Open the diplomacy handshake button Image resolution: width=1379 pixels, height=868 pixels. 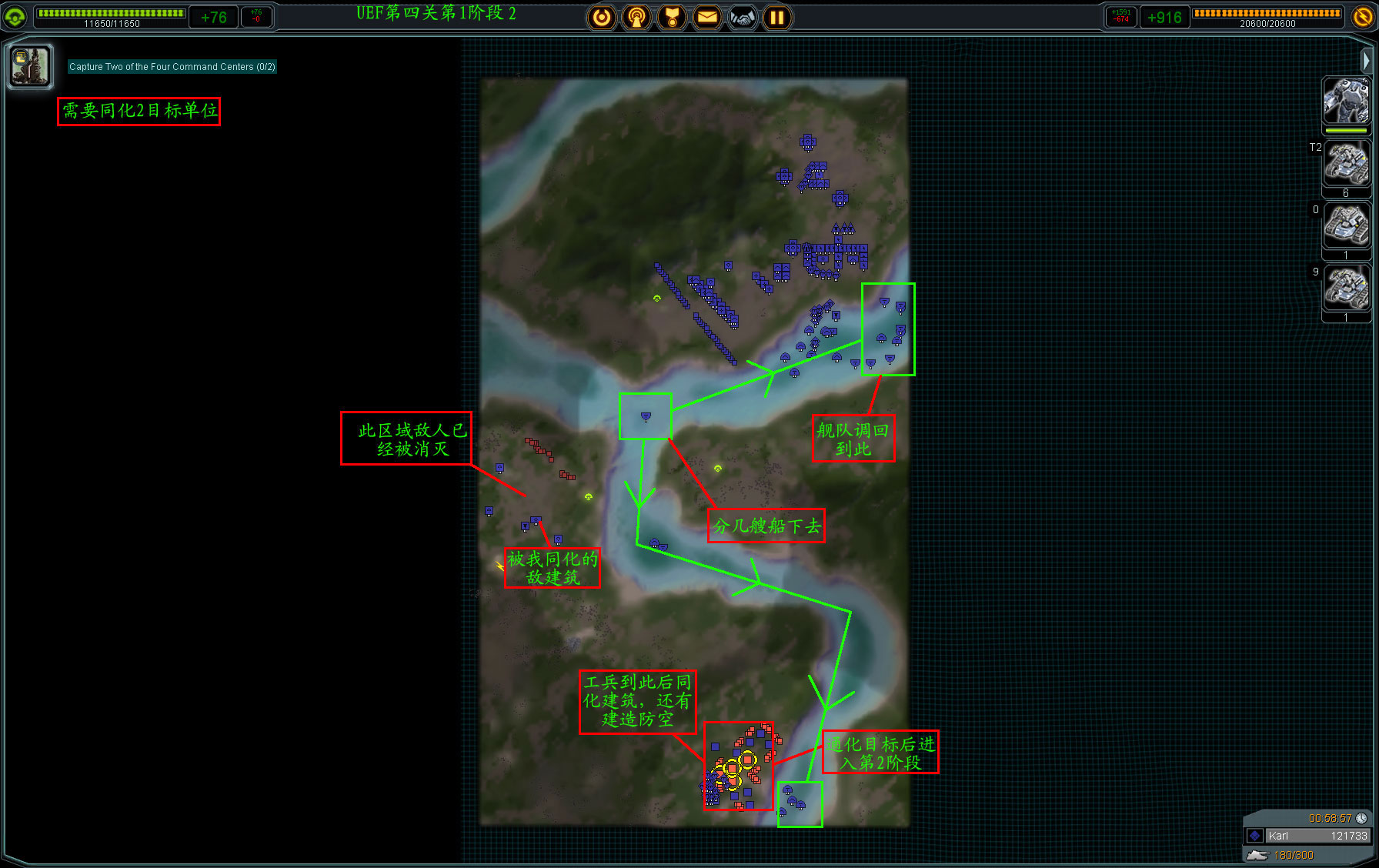[743, 17]
